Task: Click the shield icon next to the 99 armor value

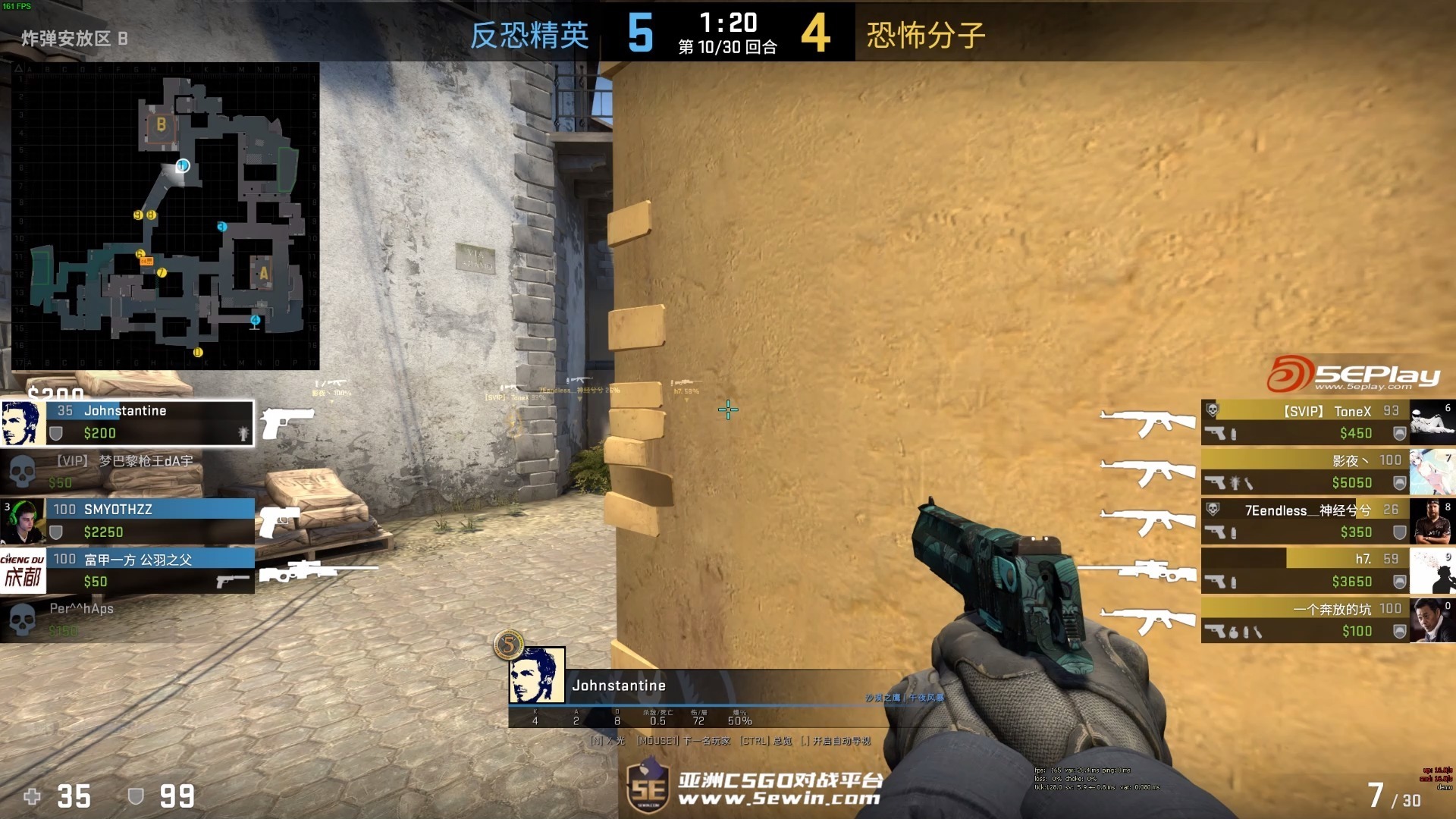Action: [136, 797]
